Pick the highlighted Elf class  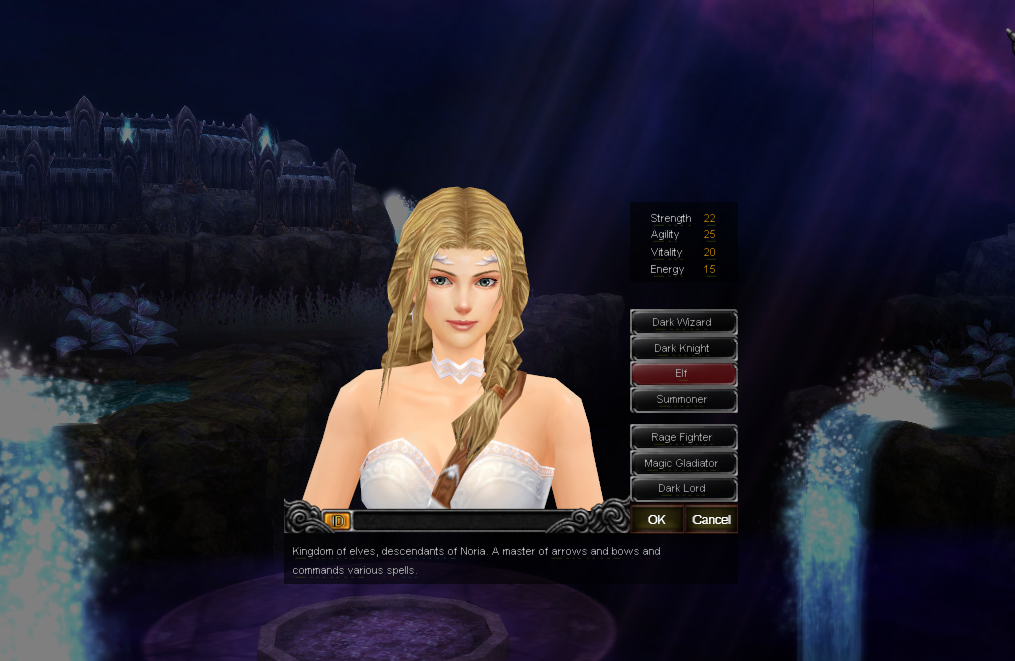point(683,373)
